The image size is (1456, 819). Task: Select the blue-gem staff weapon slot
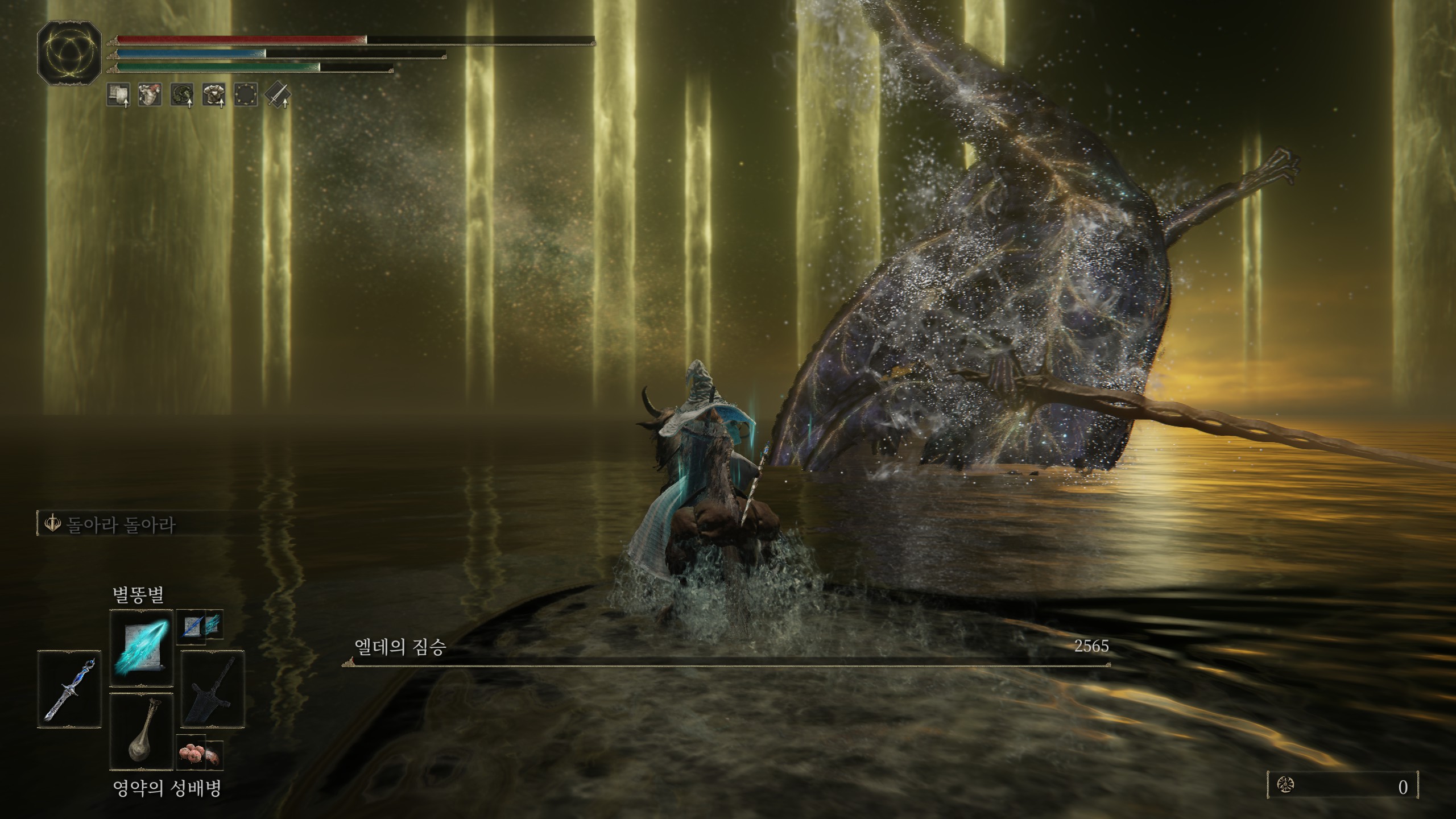(x=69, y=689)
